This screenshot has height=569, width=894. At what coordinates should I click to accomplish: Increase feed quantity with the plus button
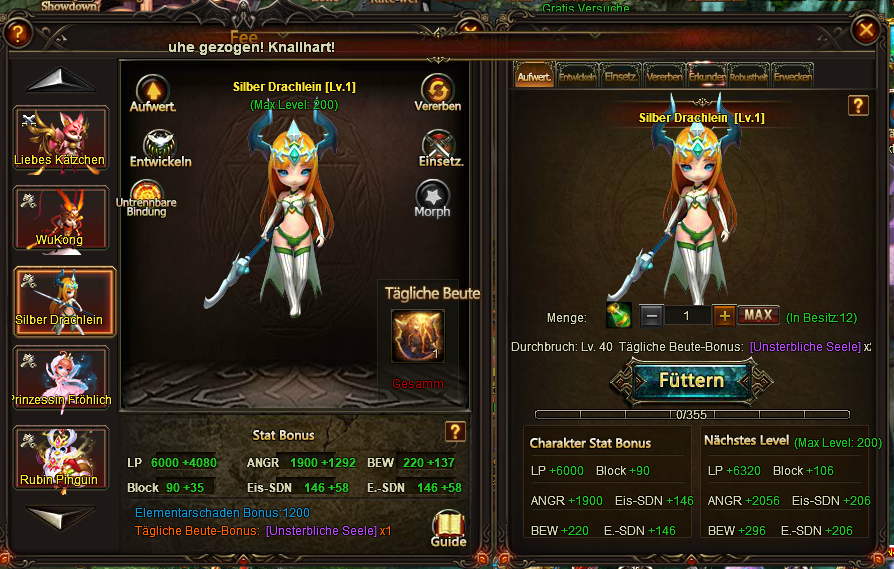tap(725, 316)
